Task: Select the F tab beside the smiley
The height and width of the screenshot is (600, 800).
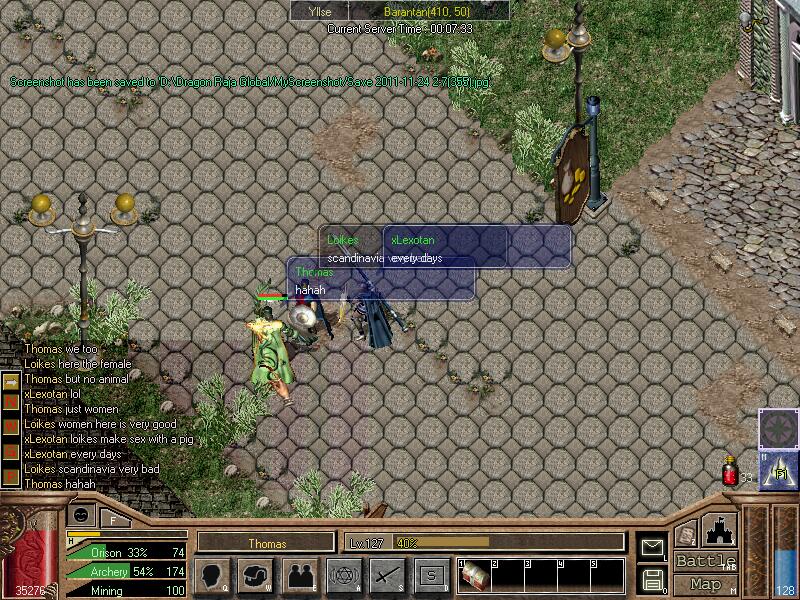Action: pos(113,519)
